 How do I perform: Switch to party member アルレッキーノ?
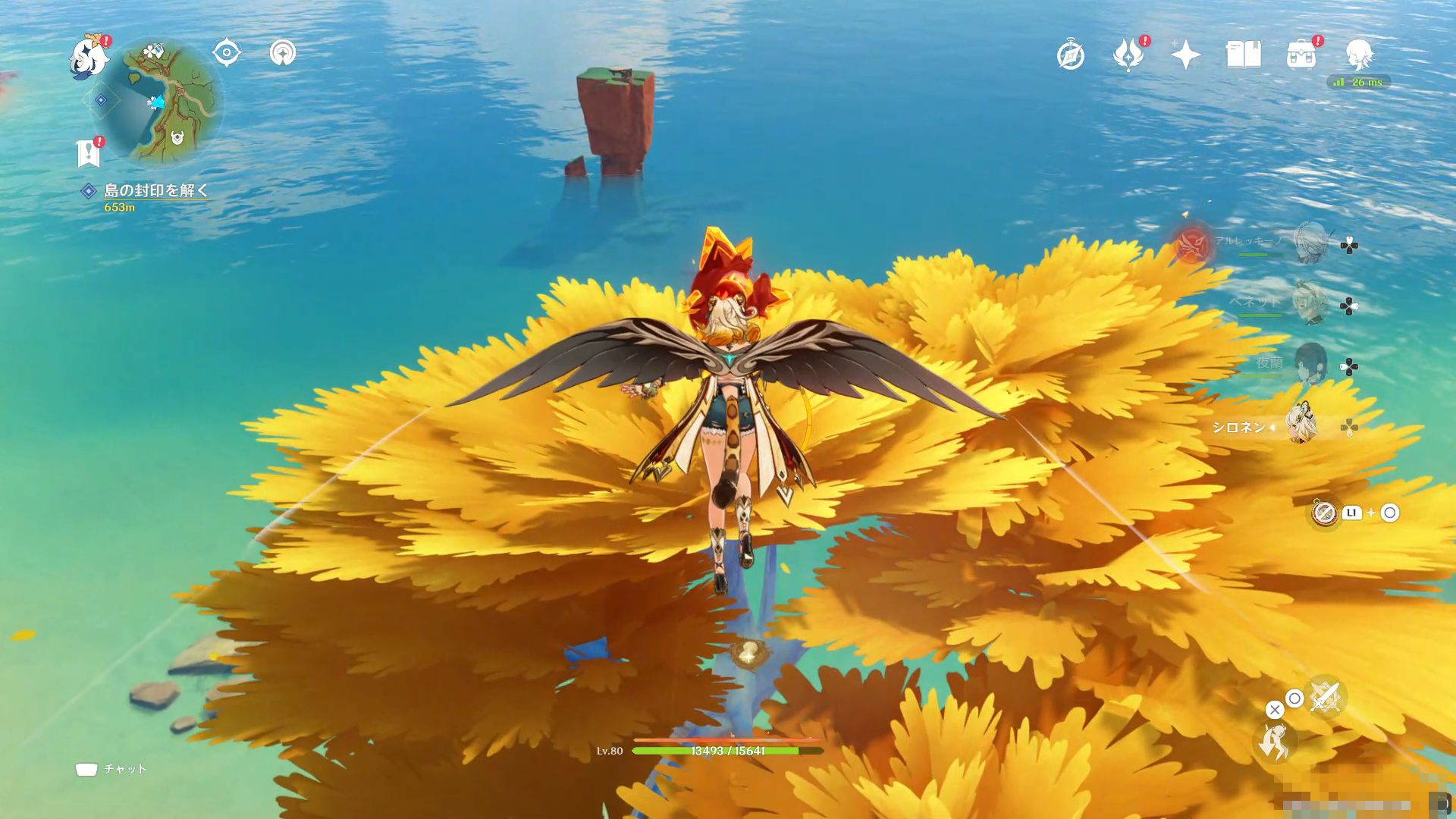pos(1310,243)
